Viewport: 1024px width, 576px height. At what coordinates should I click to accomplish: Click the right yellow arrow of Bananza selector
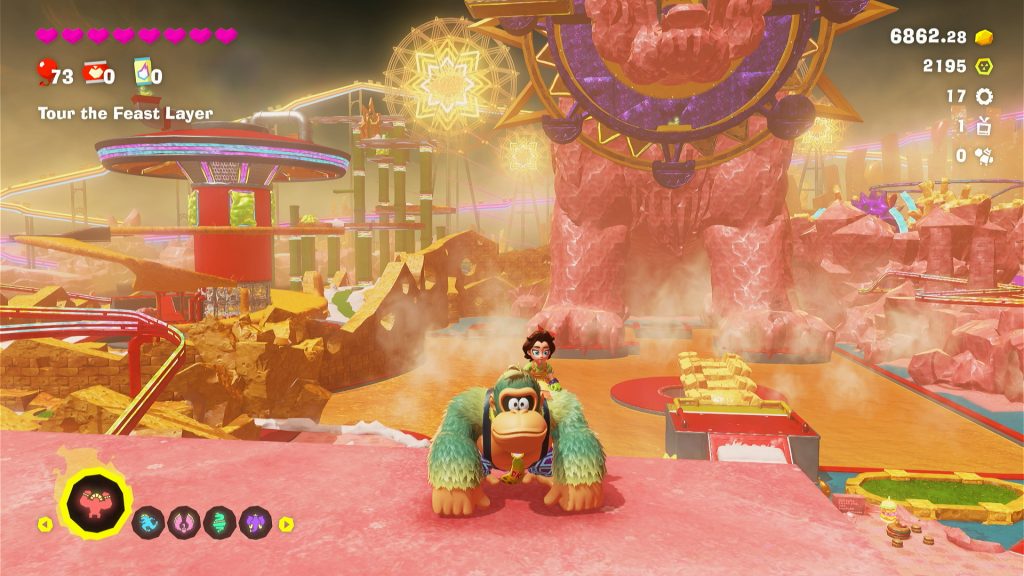click(286, 523)
